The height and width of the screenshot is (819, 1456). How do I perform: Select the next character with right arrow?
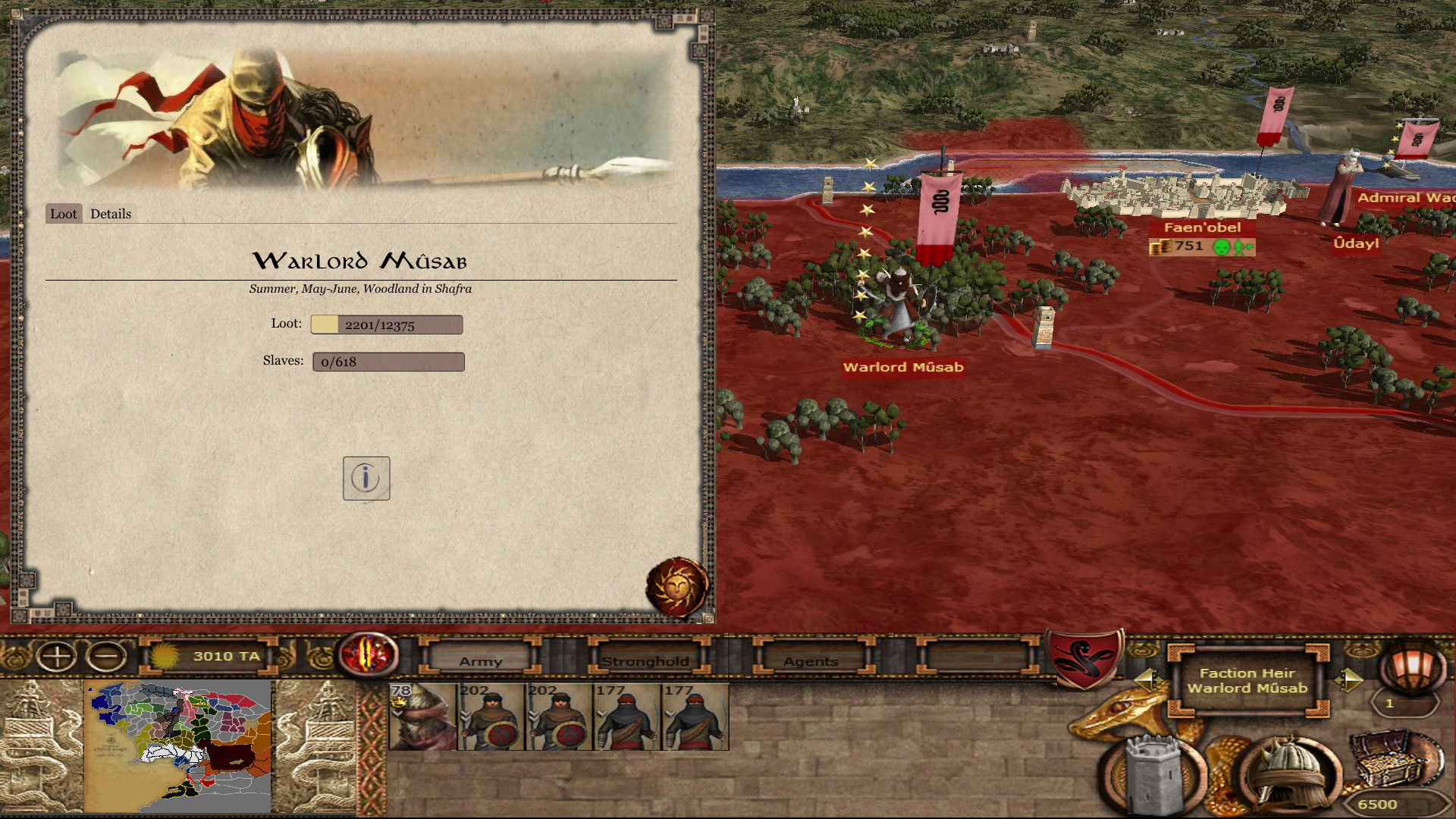click(1348, 679)
